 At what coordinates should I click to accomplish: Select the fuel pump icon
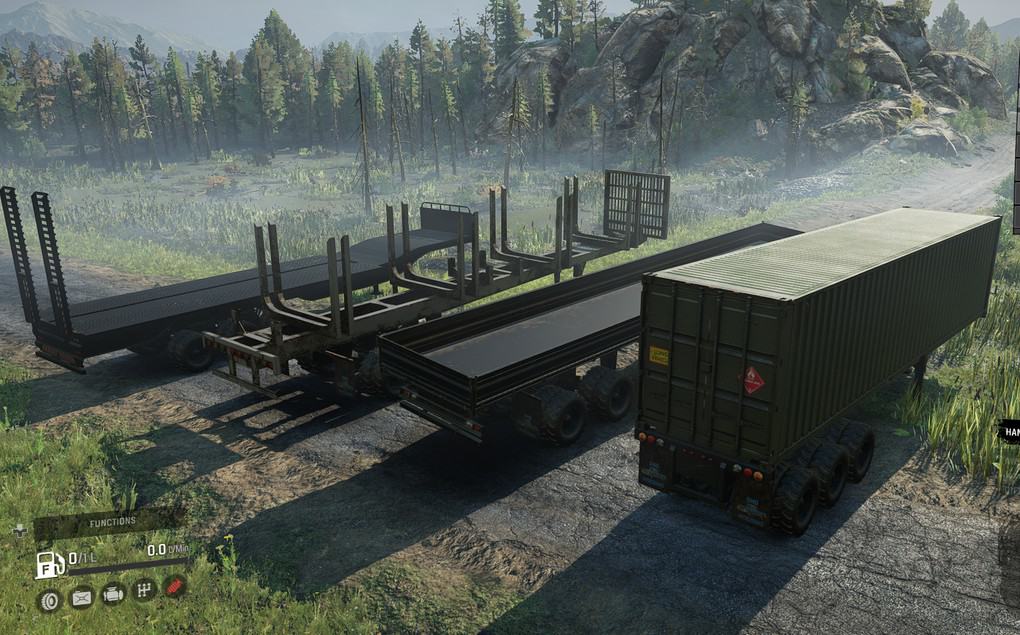pyautogui.click(x=48, y=564)
